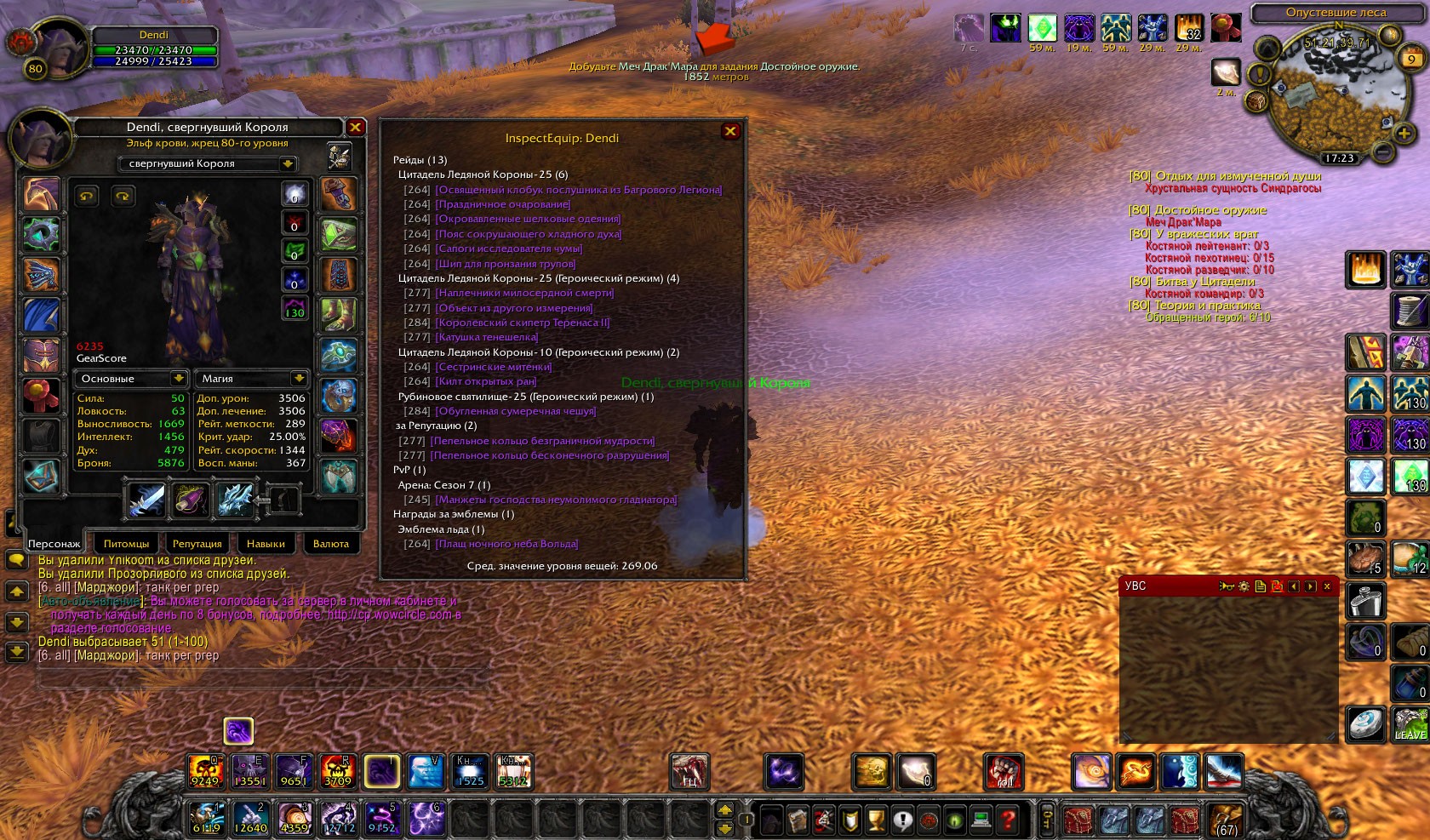Viewport: 1430px width, 840px height.
Task: Open the red question mark help button
Action: (1008, 820)
